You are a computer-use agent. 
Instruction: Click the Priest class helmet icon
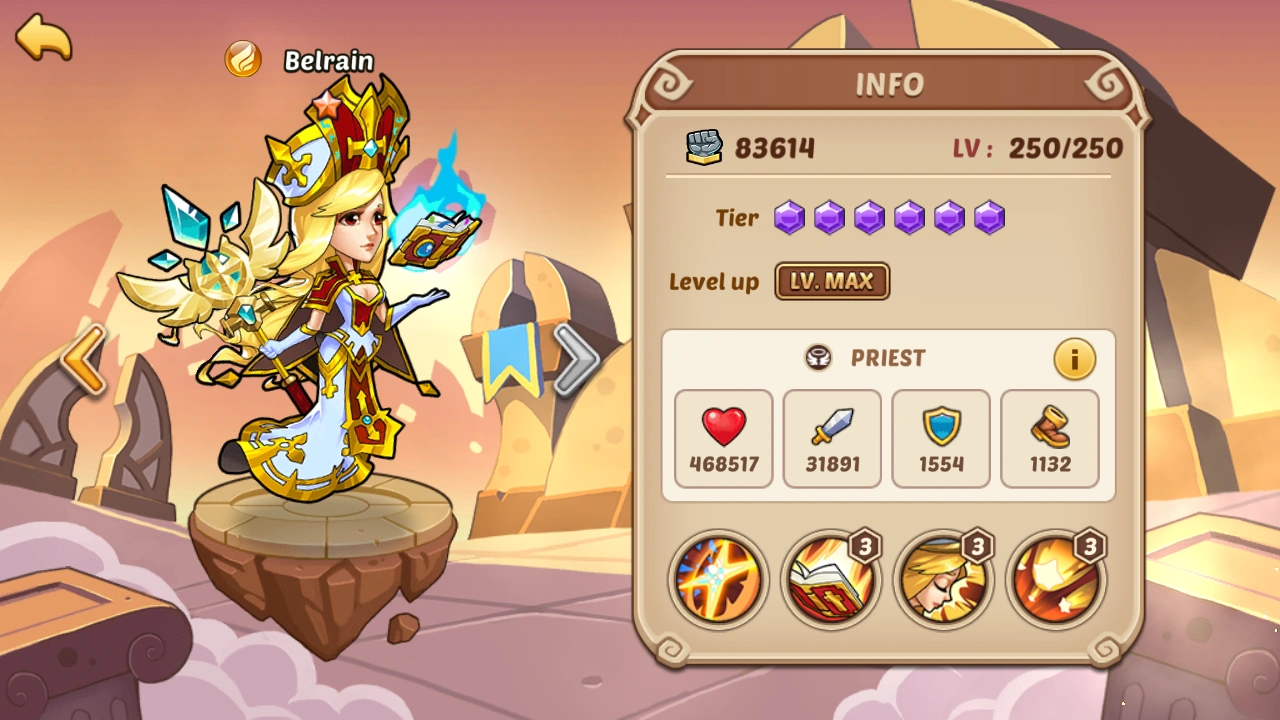coord(818,358)
